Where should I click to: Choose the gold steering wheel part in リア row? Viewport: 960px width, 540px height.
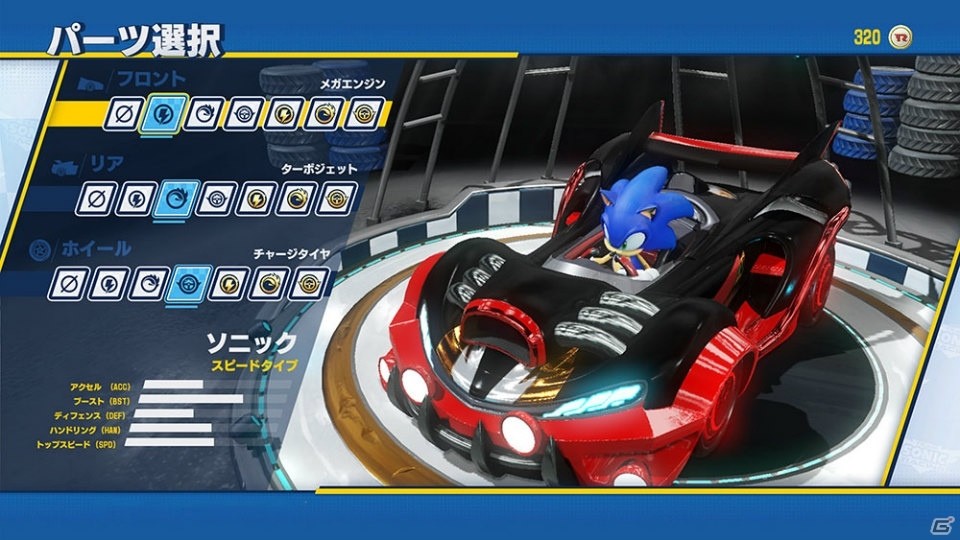337,199
